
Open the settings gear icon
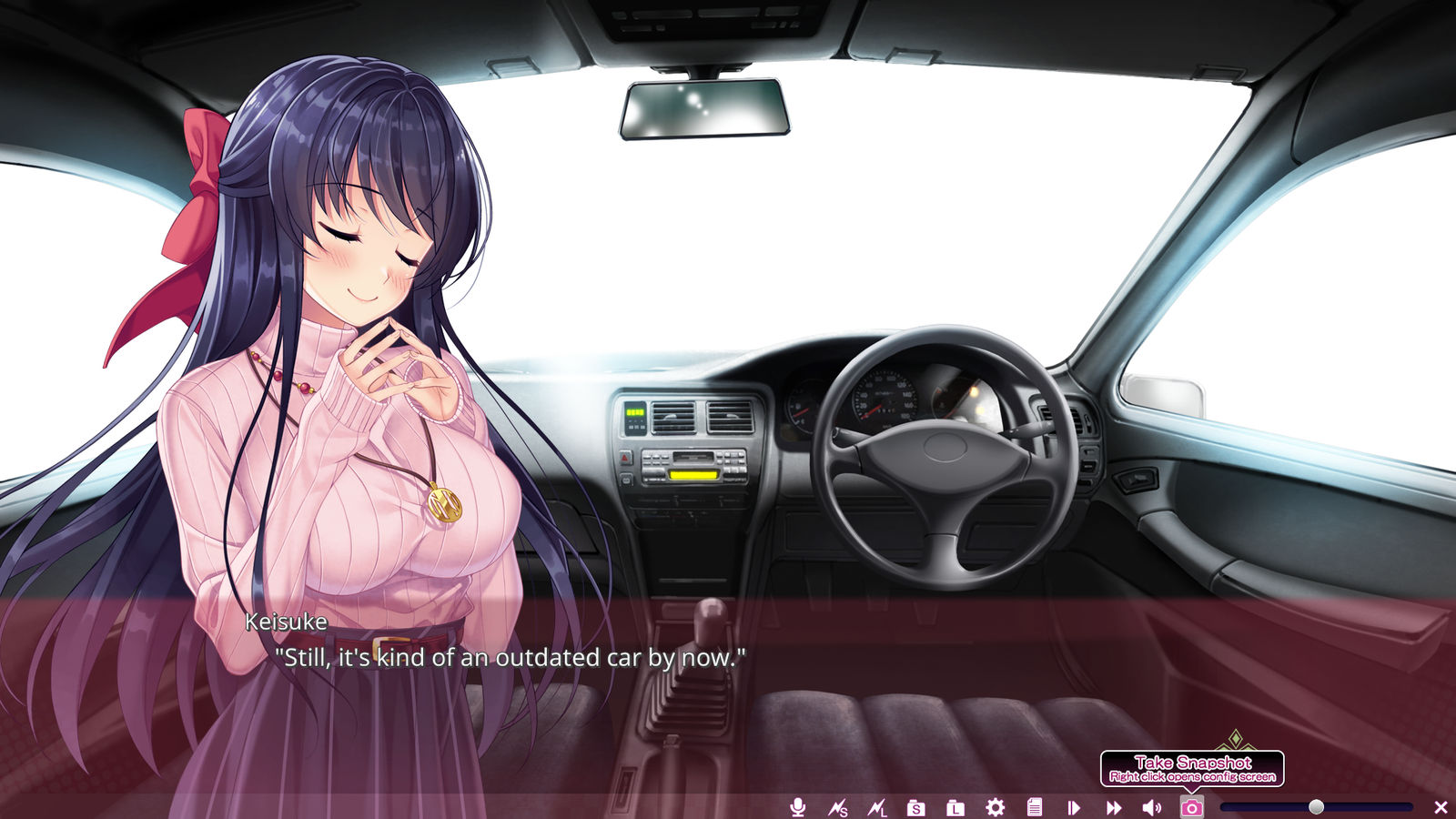pos(996,807)
